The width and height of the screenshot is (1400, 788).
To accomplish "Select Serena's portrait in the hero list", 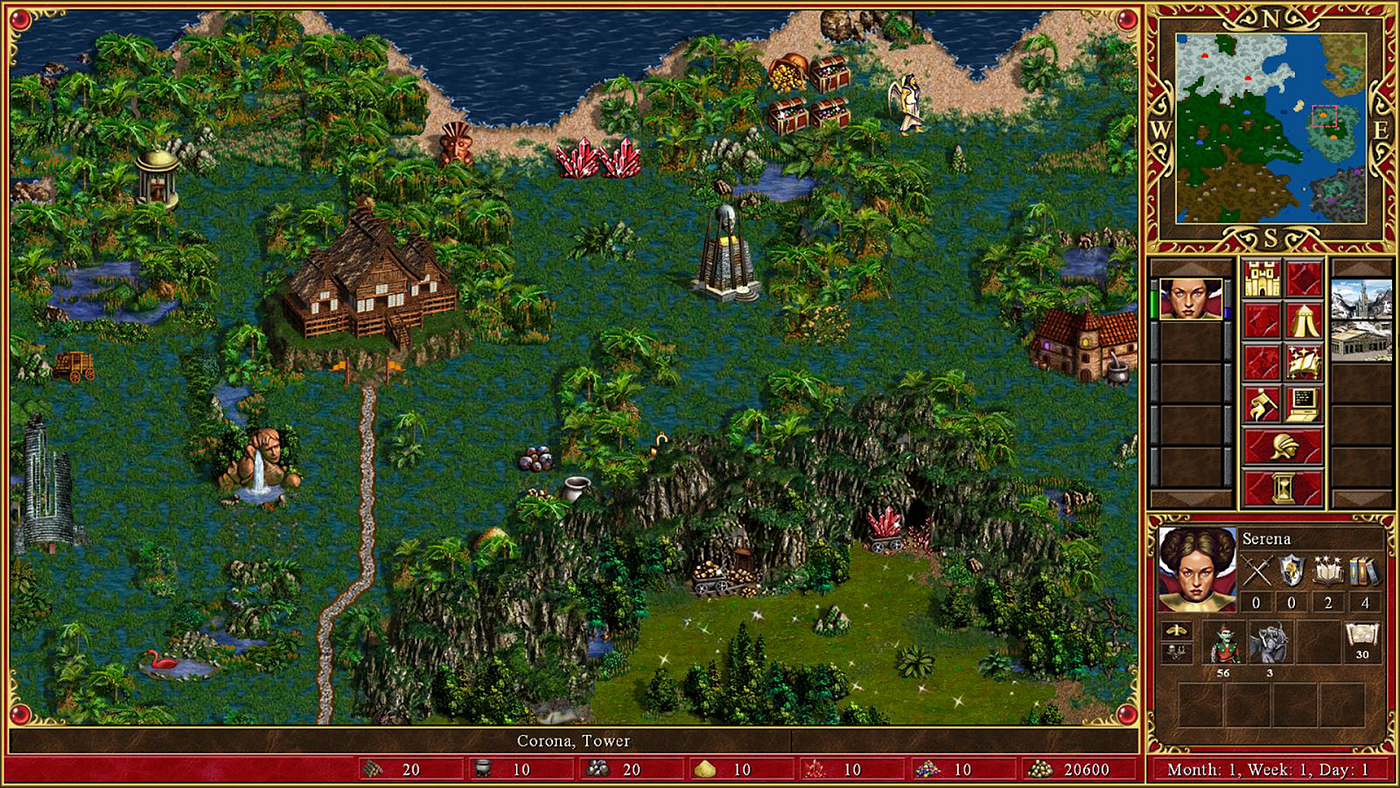I will 1190,298.
